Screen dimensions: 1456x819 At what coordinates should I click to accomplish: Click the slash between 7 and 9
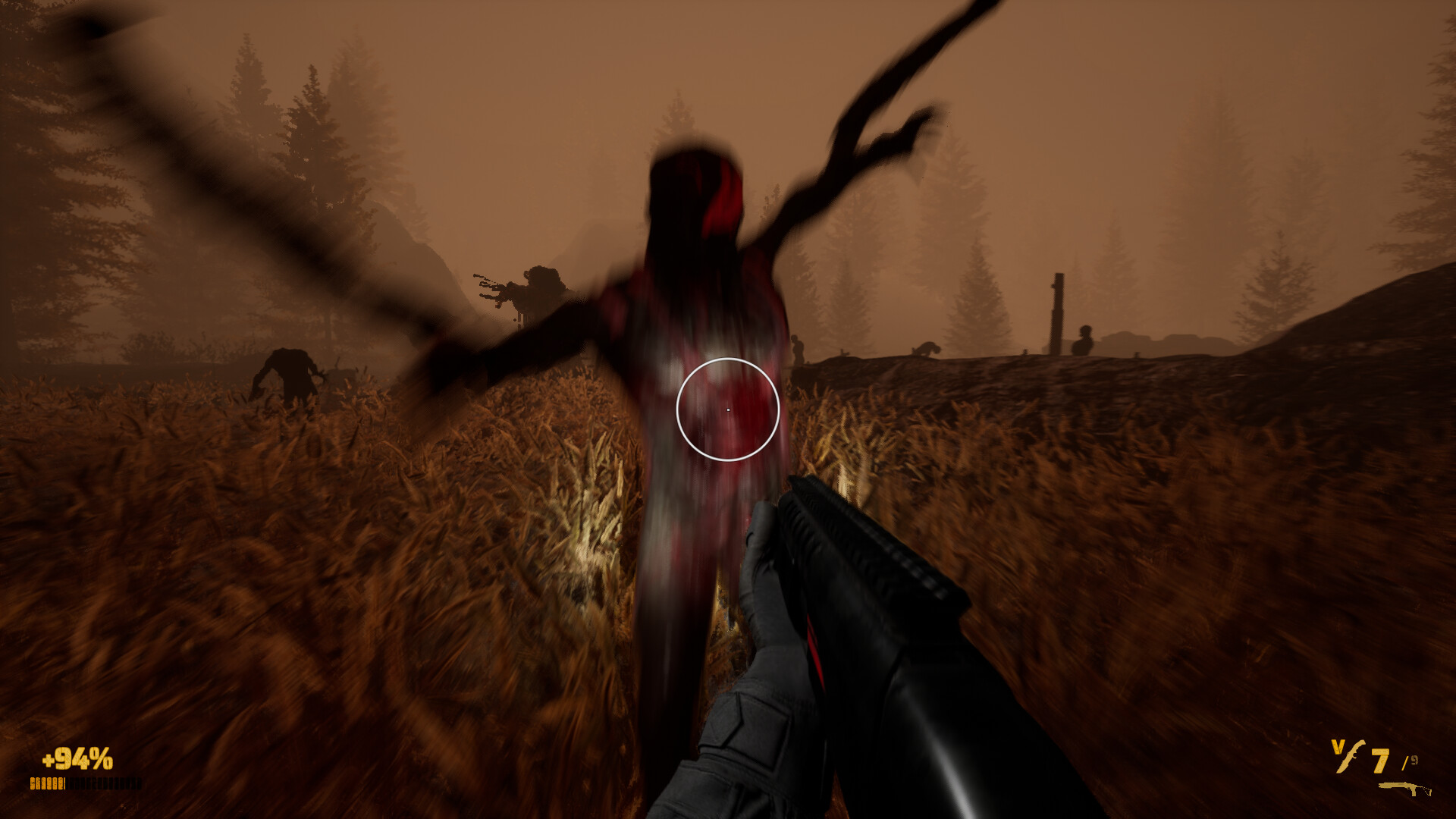coord(1404,764)
